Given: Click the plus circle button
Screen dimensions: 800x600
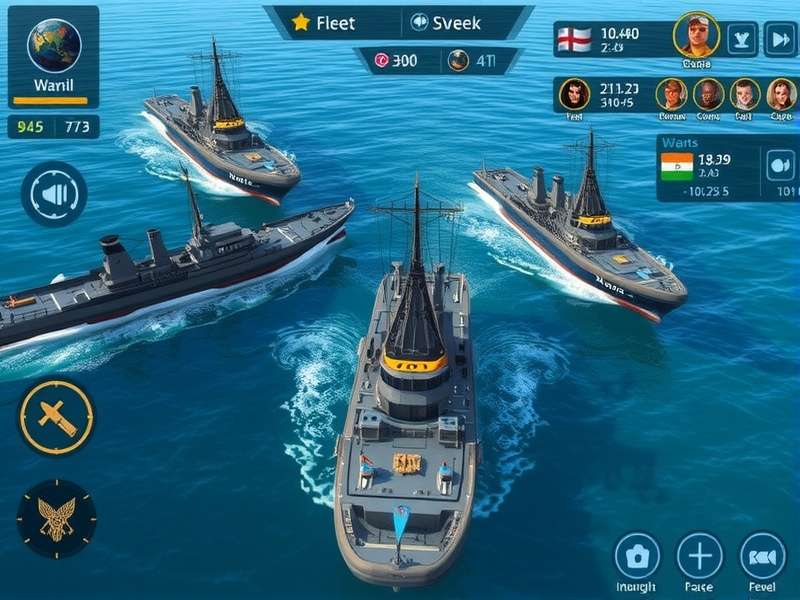Looking at the screenshot, I should point(699,556).
